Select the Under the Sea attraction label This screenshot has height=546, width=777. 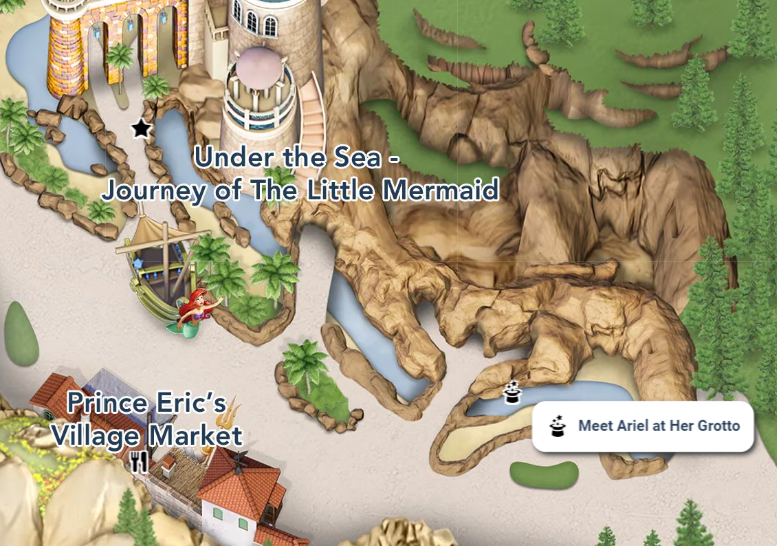(x=301, y=173)
